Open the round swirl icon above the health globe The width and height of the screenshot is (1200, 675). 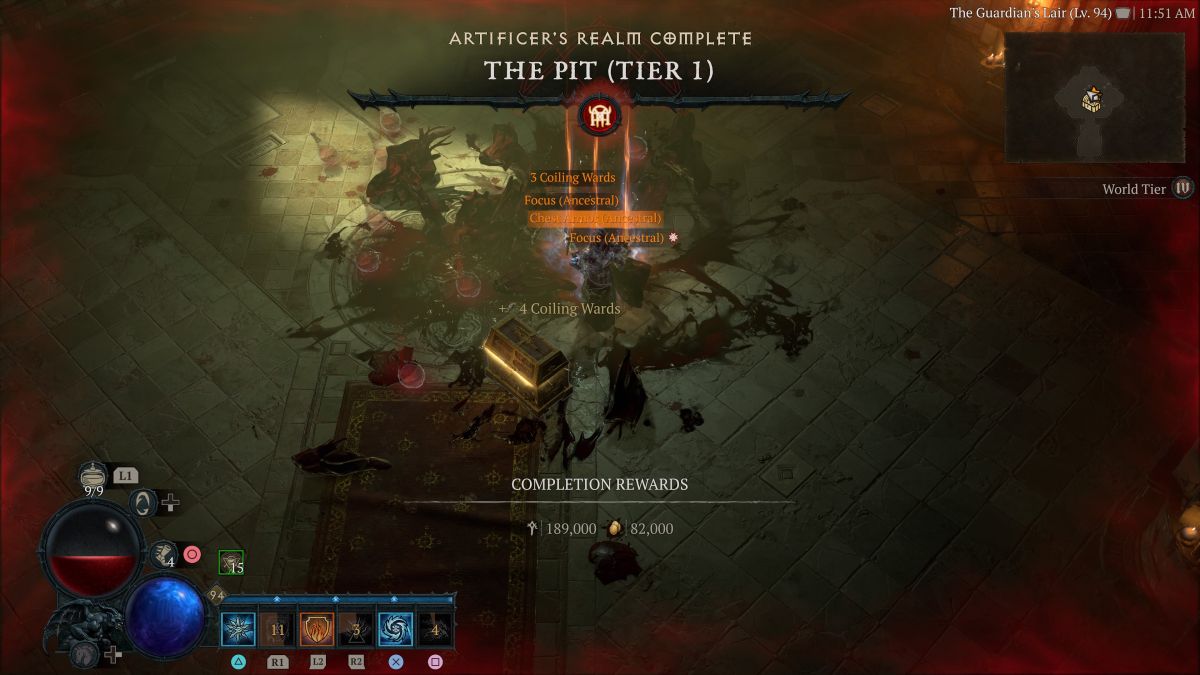point(144,502)
